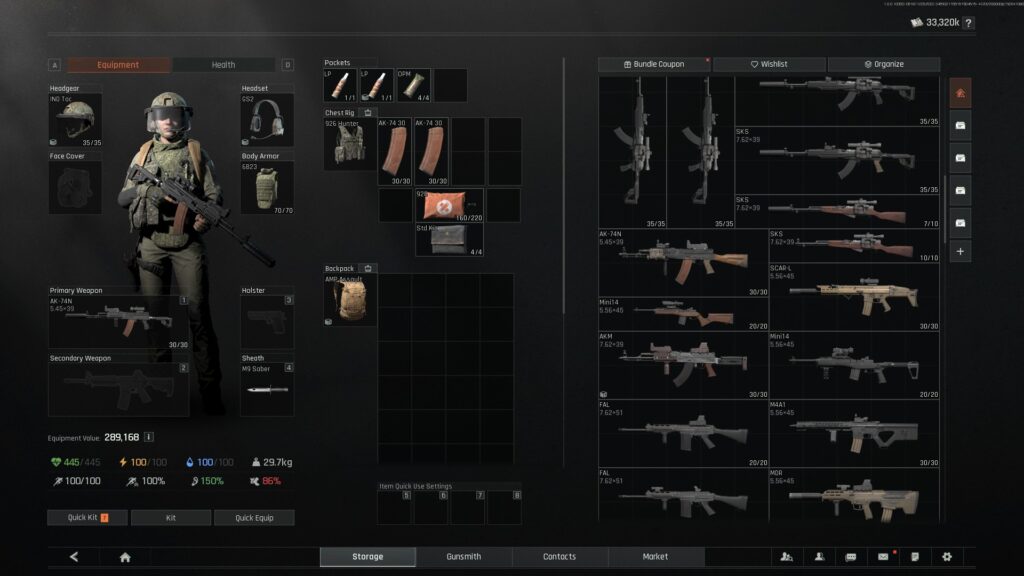Select the body armor slot
The width and height of the screenshot is (1024, 576).
tap(267, 187)
